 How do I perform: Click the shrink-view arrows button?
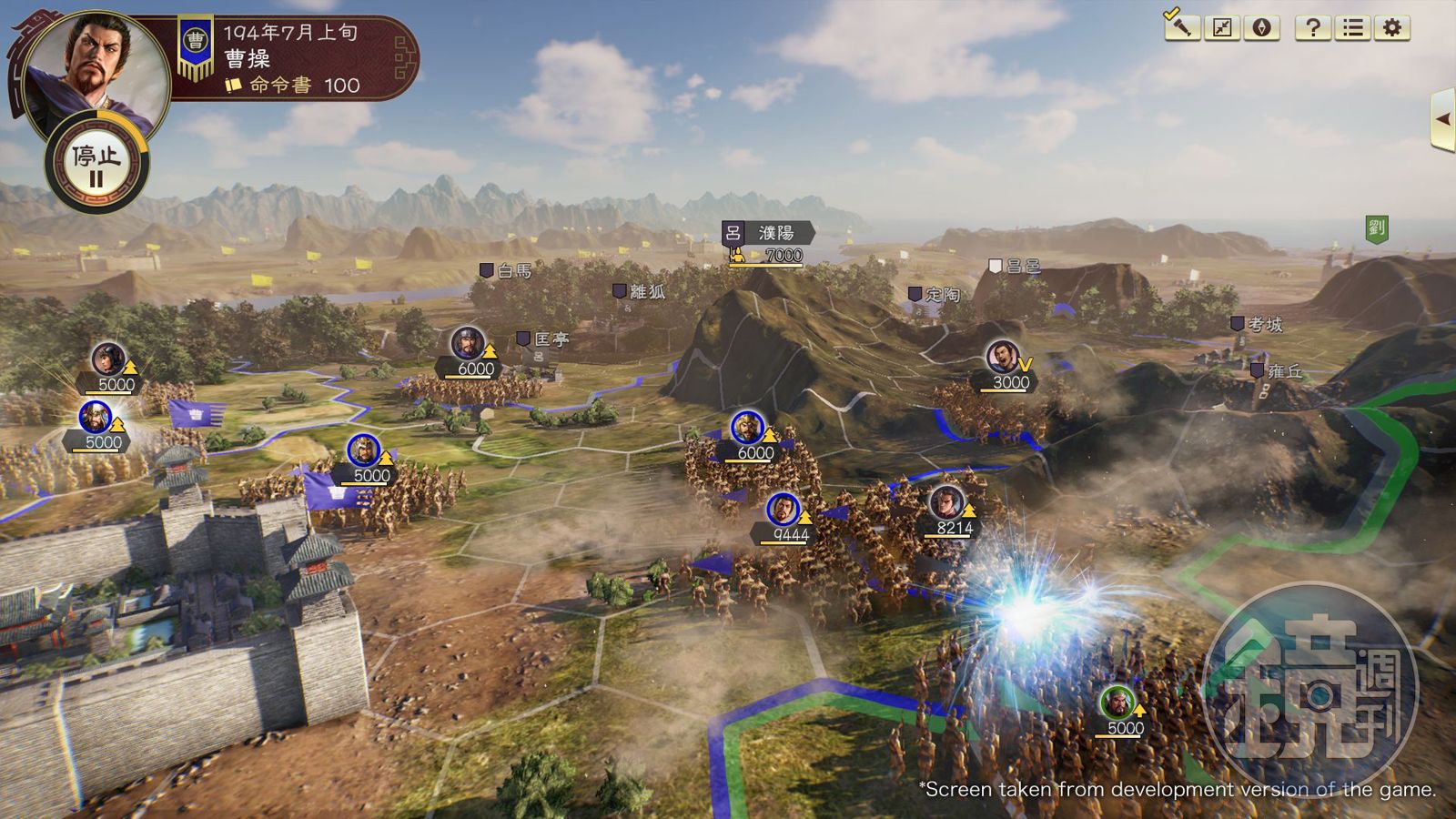click(x=1222, y=28)
